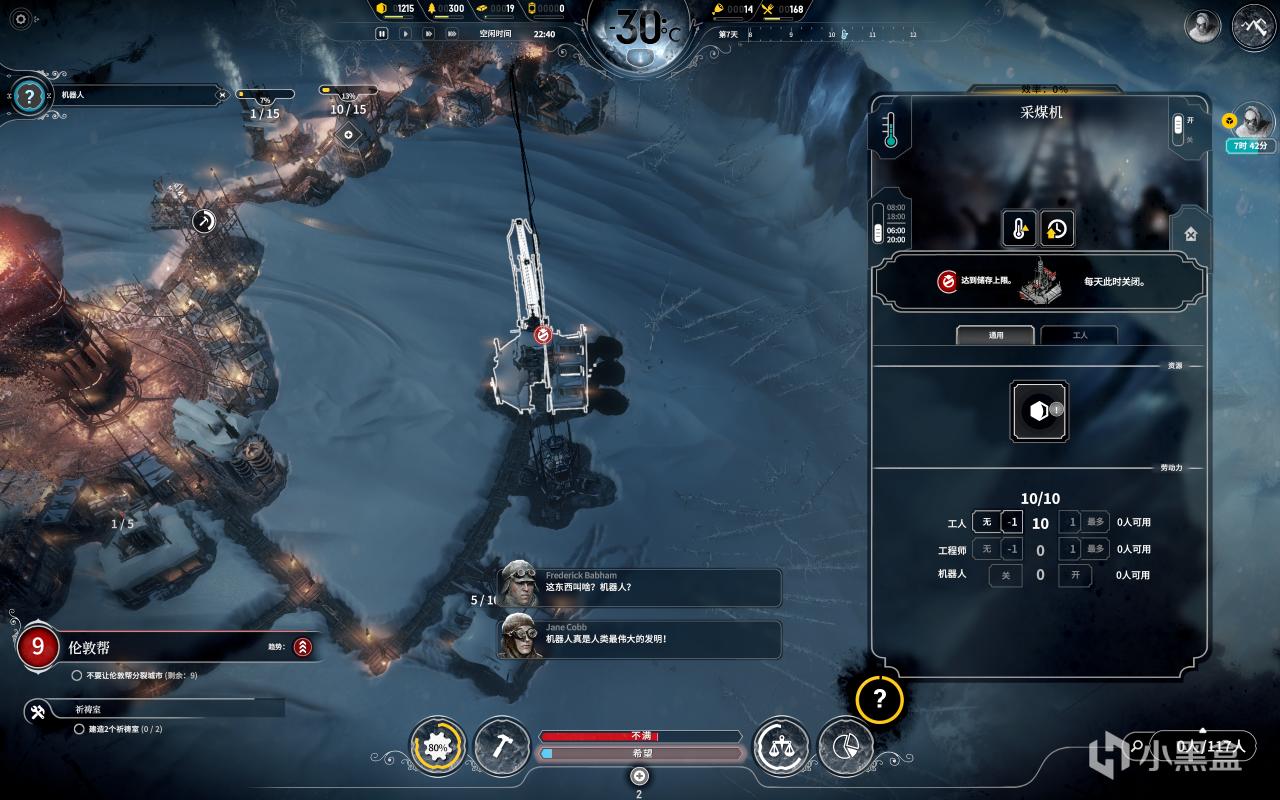Set workers to none with 无 button
This screenshot has height=800, width=1280.
[986, 522]
